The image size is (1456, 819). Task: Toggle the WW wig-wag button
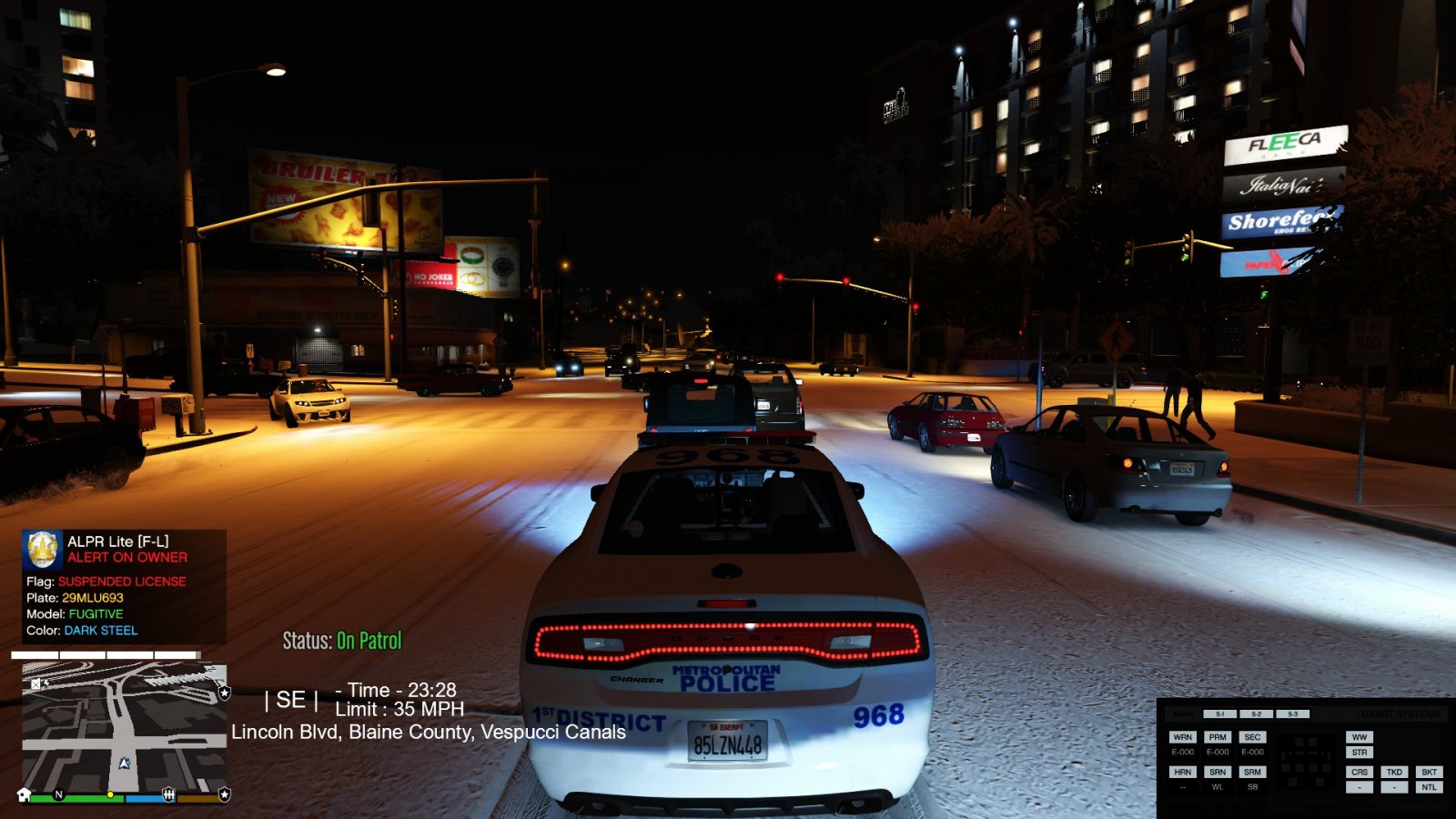[x=1360, y=737]
